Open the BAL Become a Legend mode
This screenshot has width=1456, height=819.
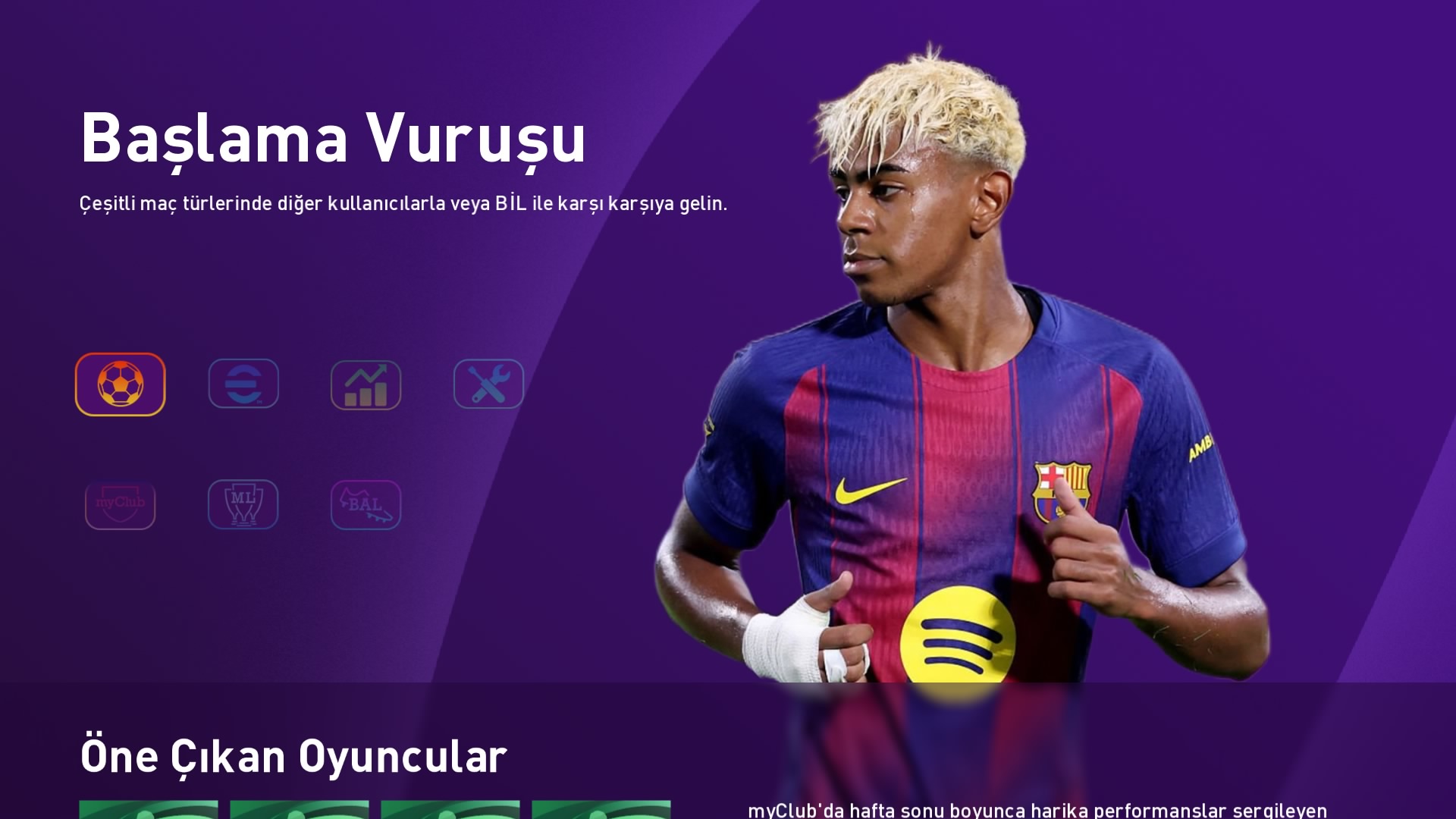pyautogui.click(x=366, y=504)
